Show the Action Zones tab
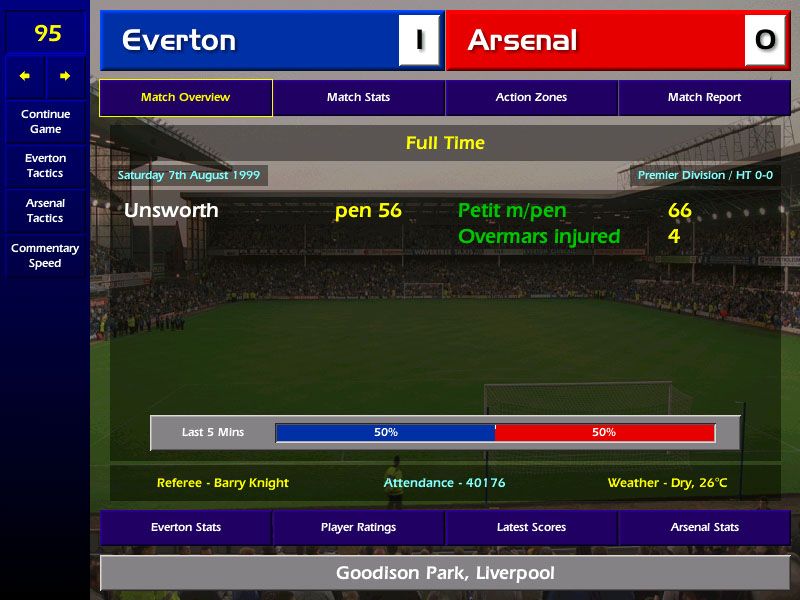800x600 pixels. tap(531, 98)
